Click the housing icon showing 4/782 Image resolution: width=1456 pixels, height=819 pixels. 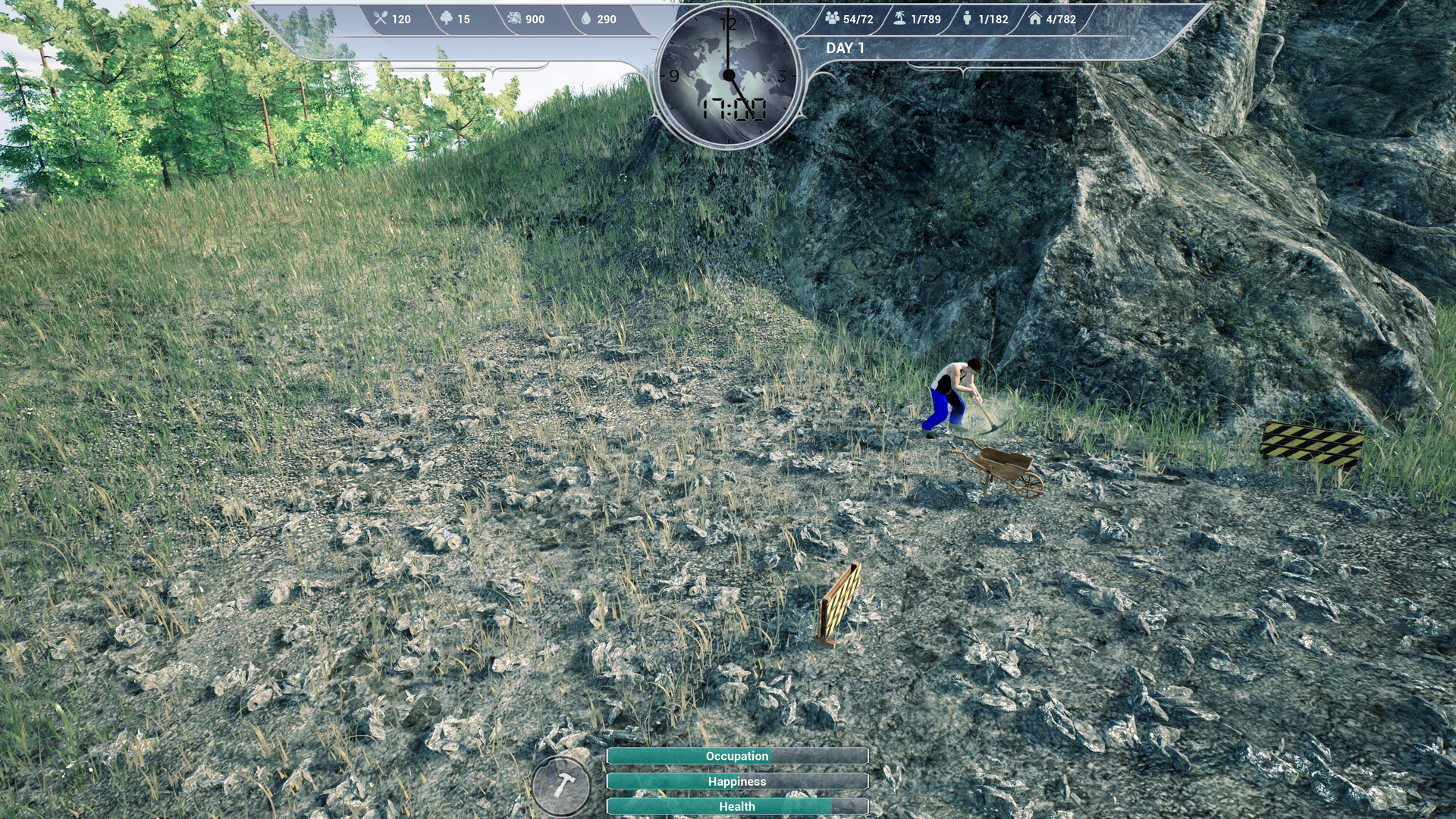(x=1036, y=20)
